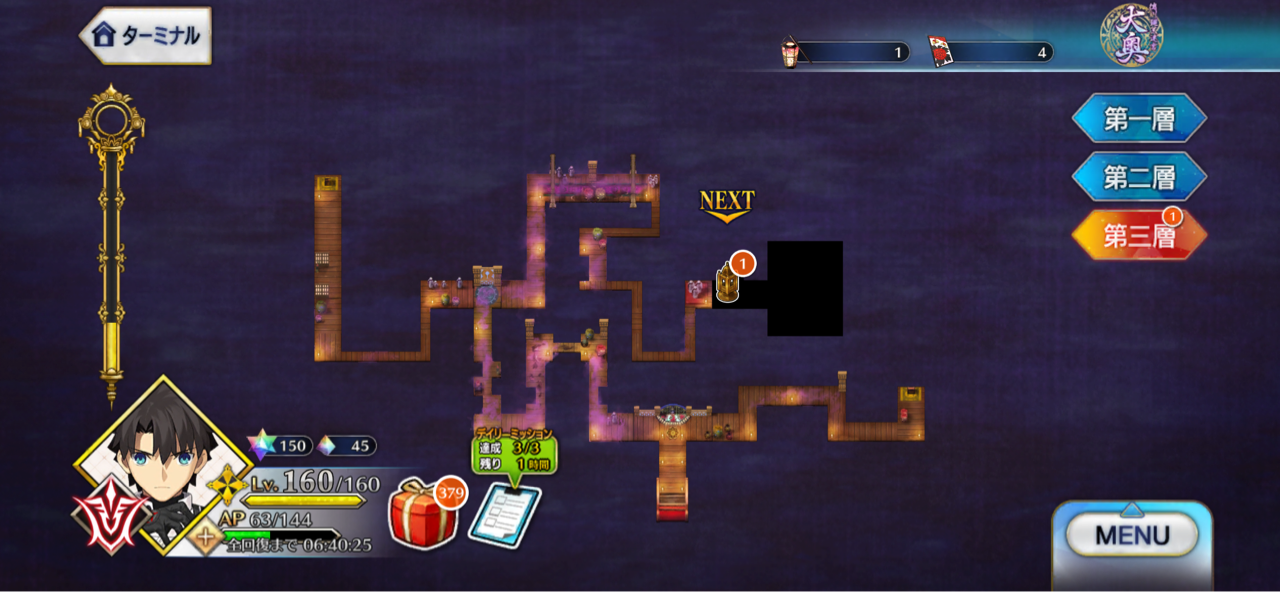Tap the lantern item counter
Image resolution: width=1280 pixels, height=592 pixels.
tap(846, 52)
